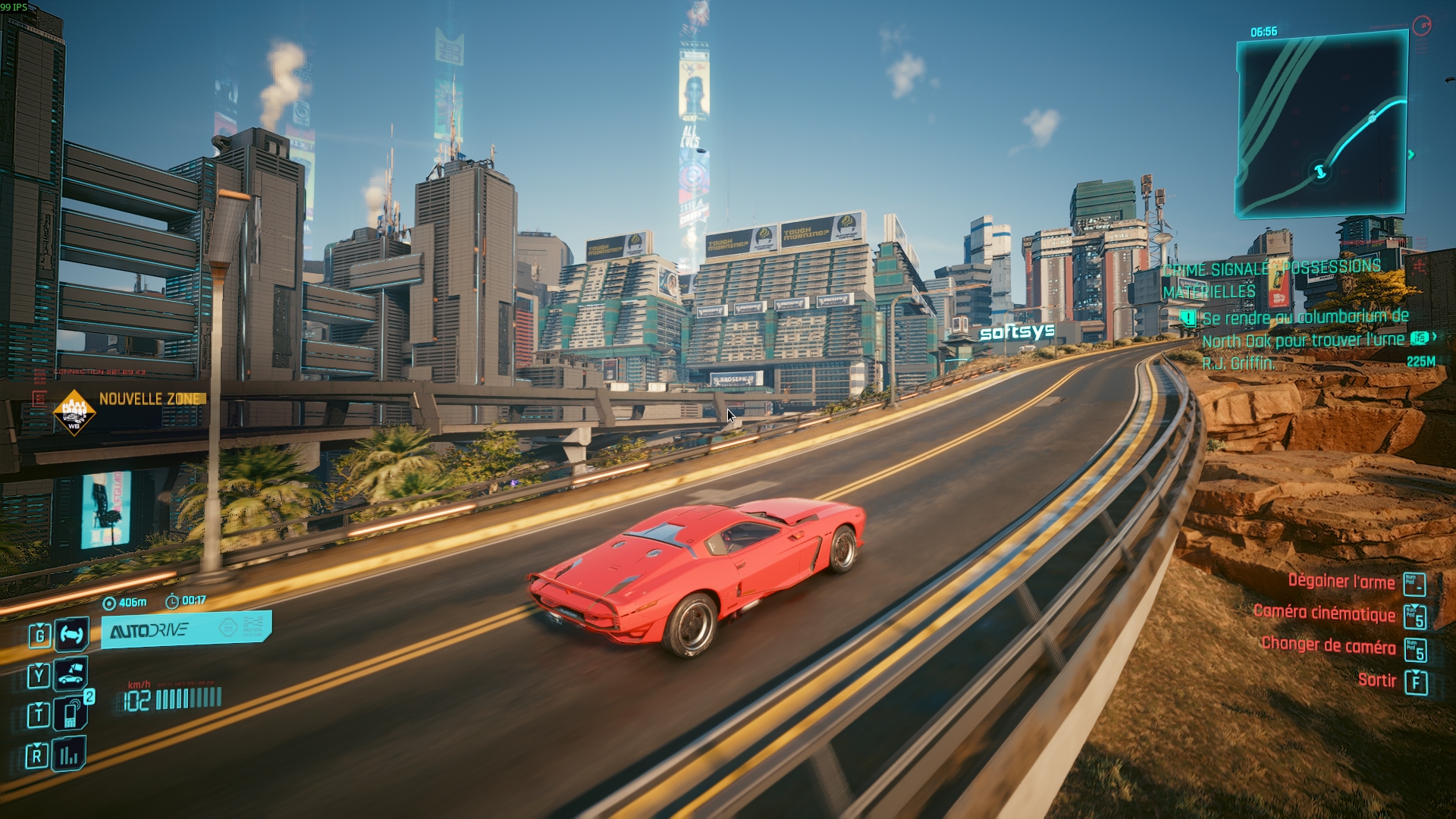Screen dimensions: 1456x819
Task: Click the player arrow on the minimap
Action: 1320,171
